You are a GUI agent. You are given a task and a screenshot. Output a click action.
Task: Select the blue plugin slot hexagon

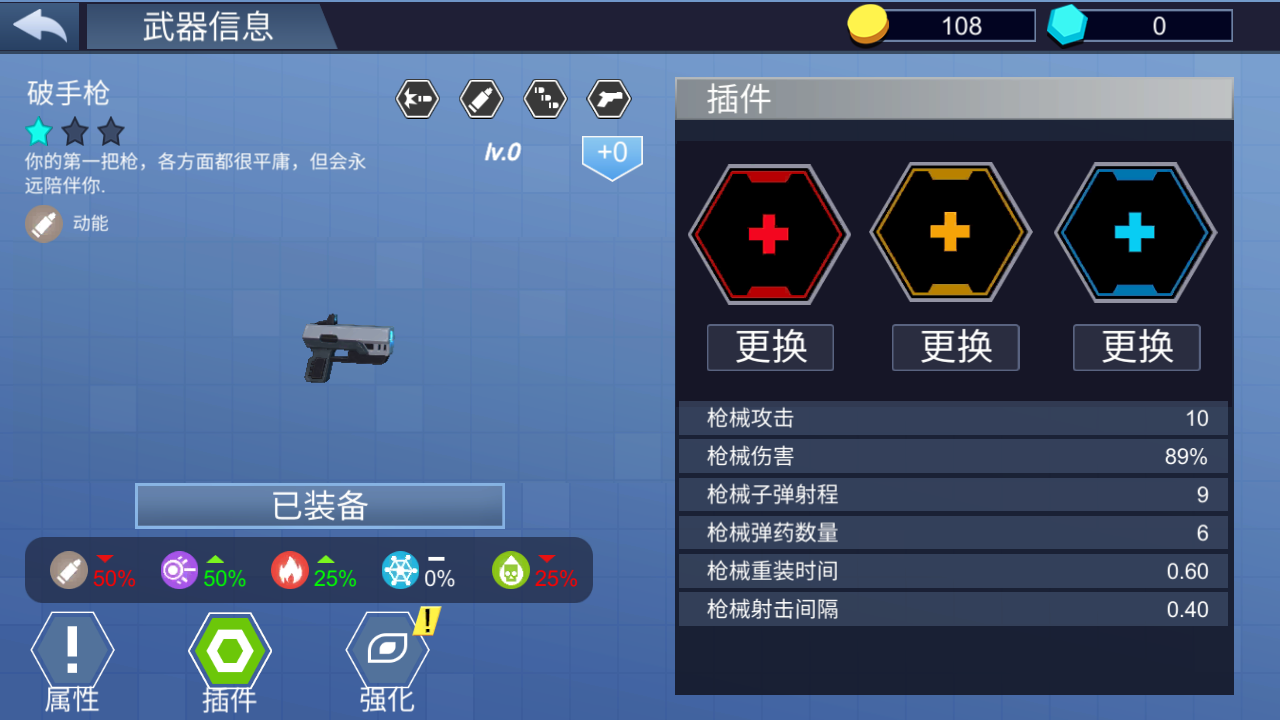[x=1136, y=233]
